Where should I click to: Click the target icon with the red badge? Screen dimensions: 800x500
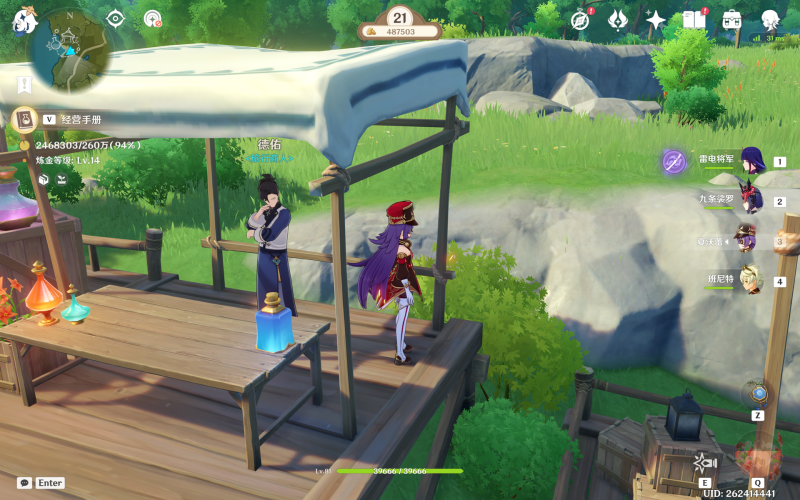click(152, 18)
